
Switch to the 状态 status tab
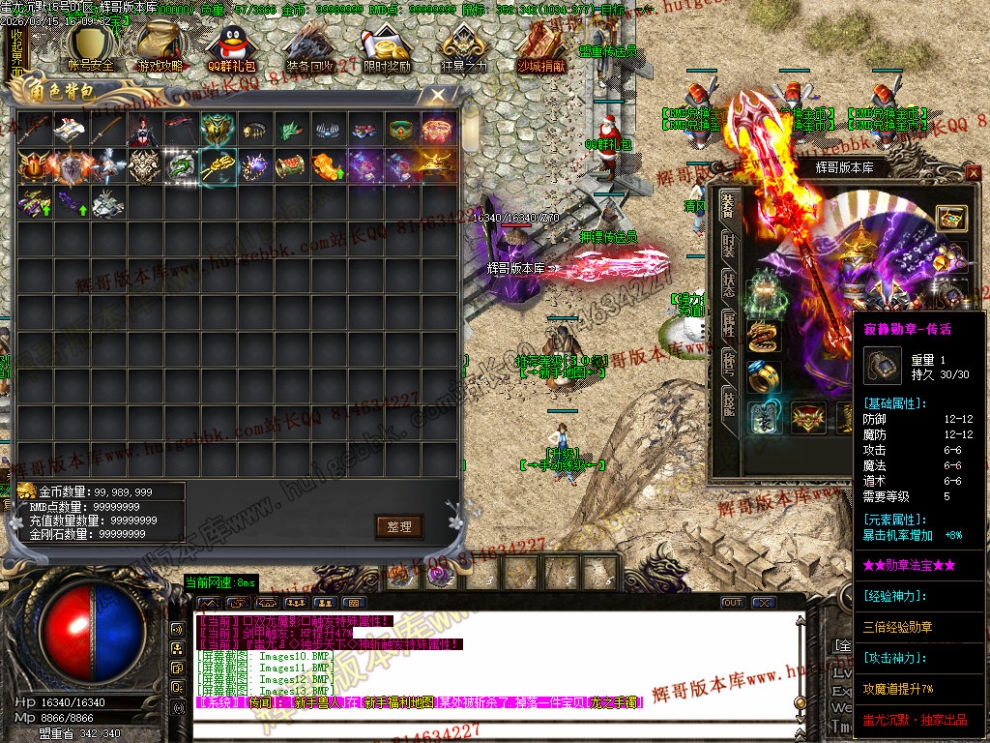(x=730, y=285)
